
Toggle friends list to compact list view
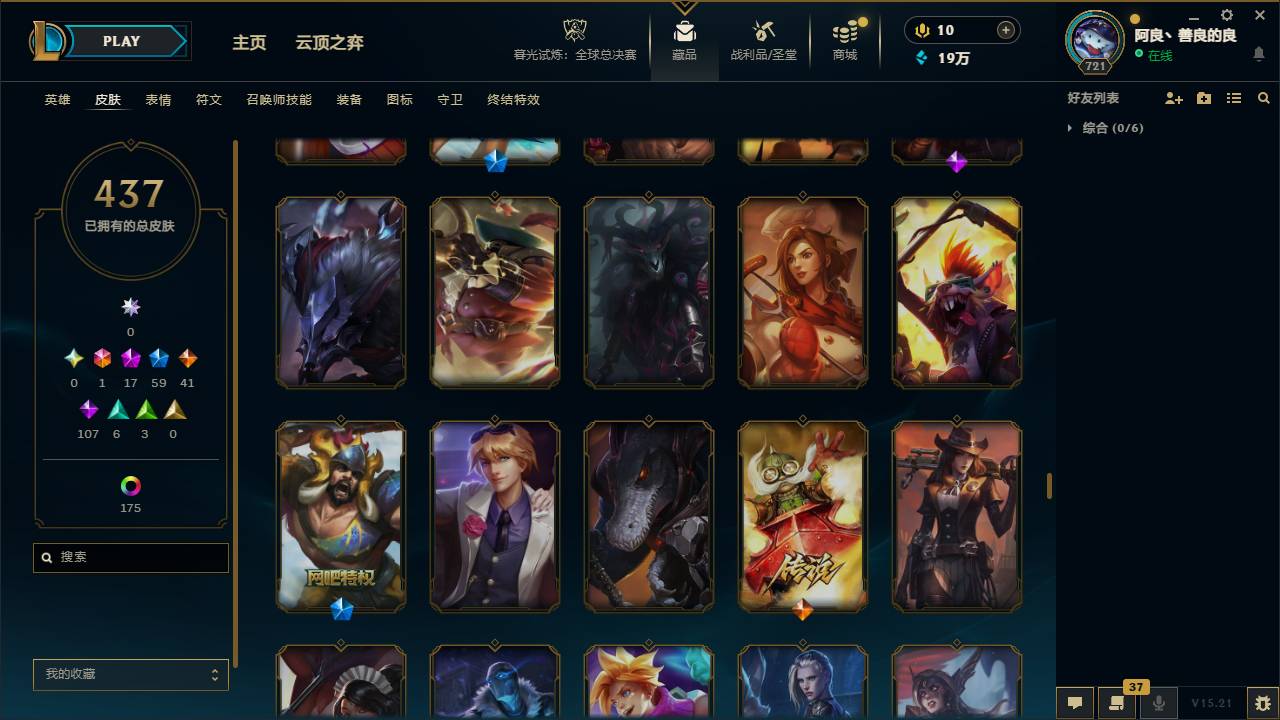tap(1233, 98)
